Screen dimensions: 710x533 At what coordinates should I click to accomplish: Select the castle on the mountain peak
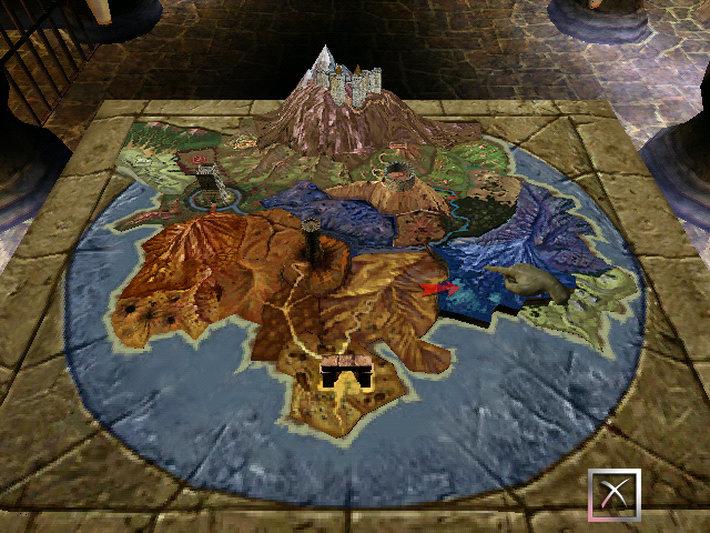point(356,86)
